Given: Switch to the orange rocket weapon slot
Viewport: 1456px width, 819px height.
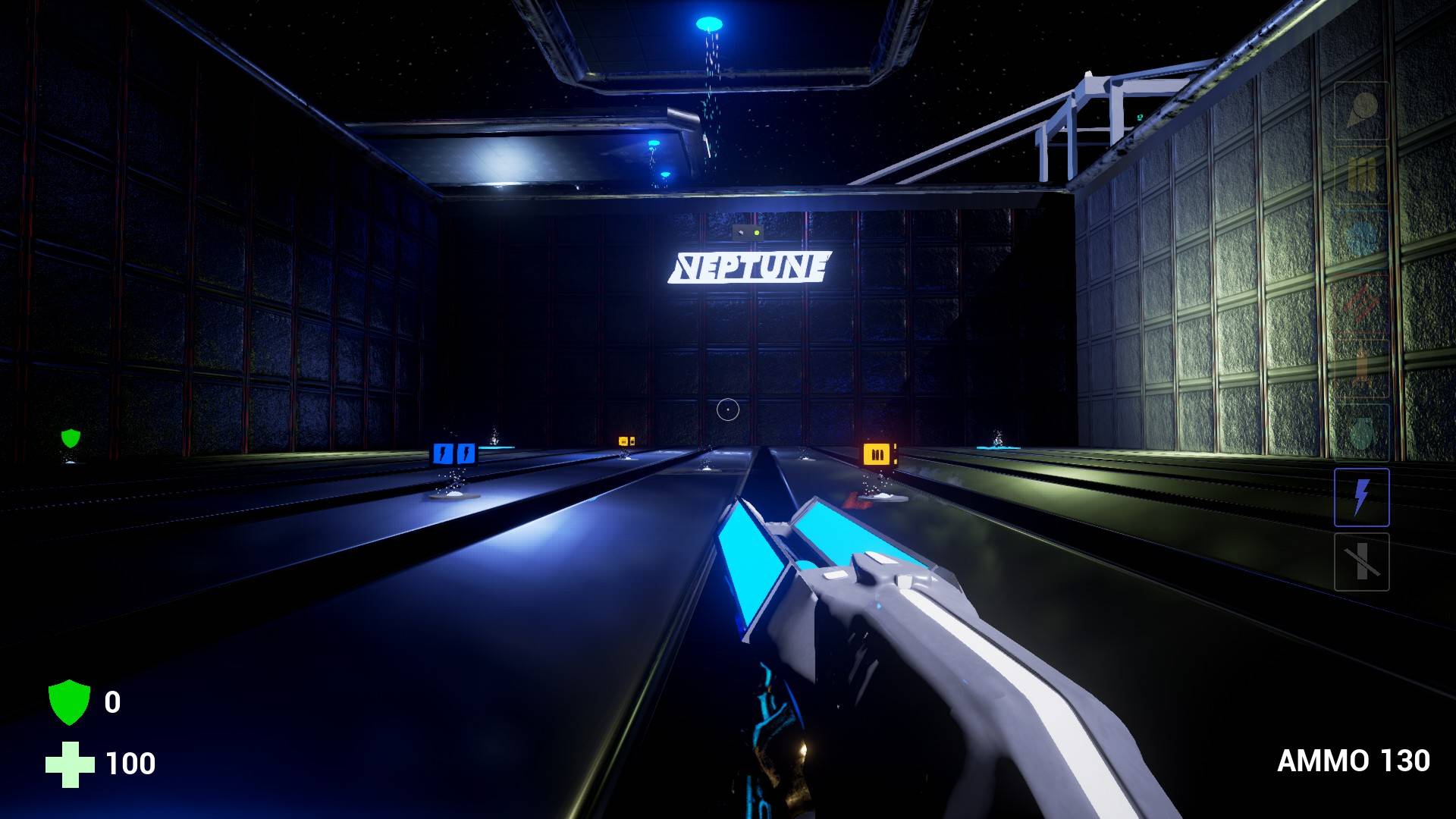Looking at the screenshot, I should [1361, 368].
